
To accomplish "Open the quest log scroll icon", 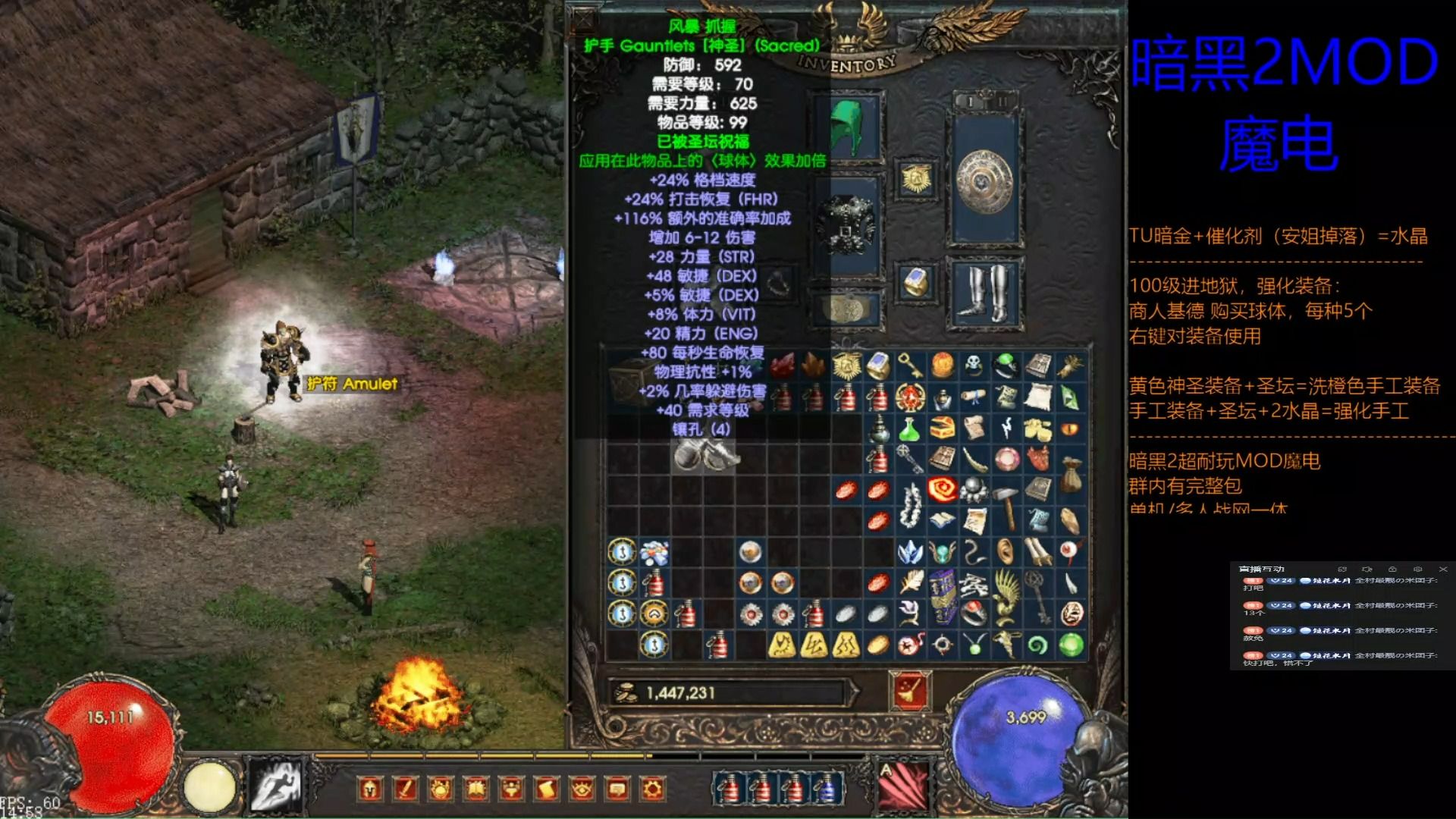I will (x=547, y=789).
